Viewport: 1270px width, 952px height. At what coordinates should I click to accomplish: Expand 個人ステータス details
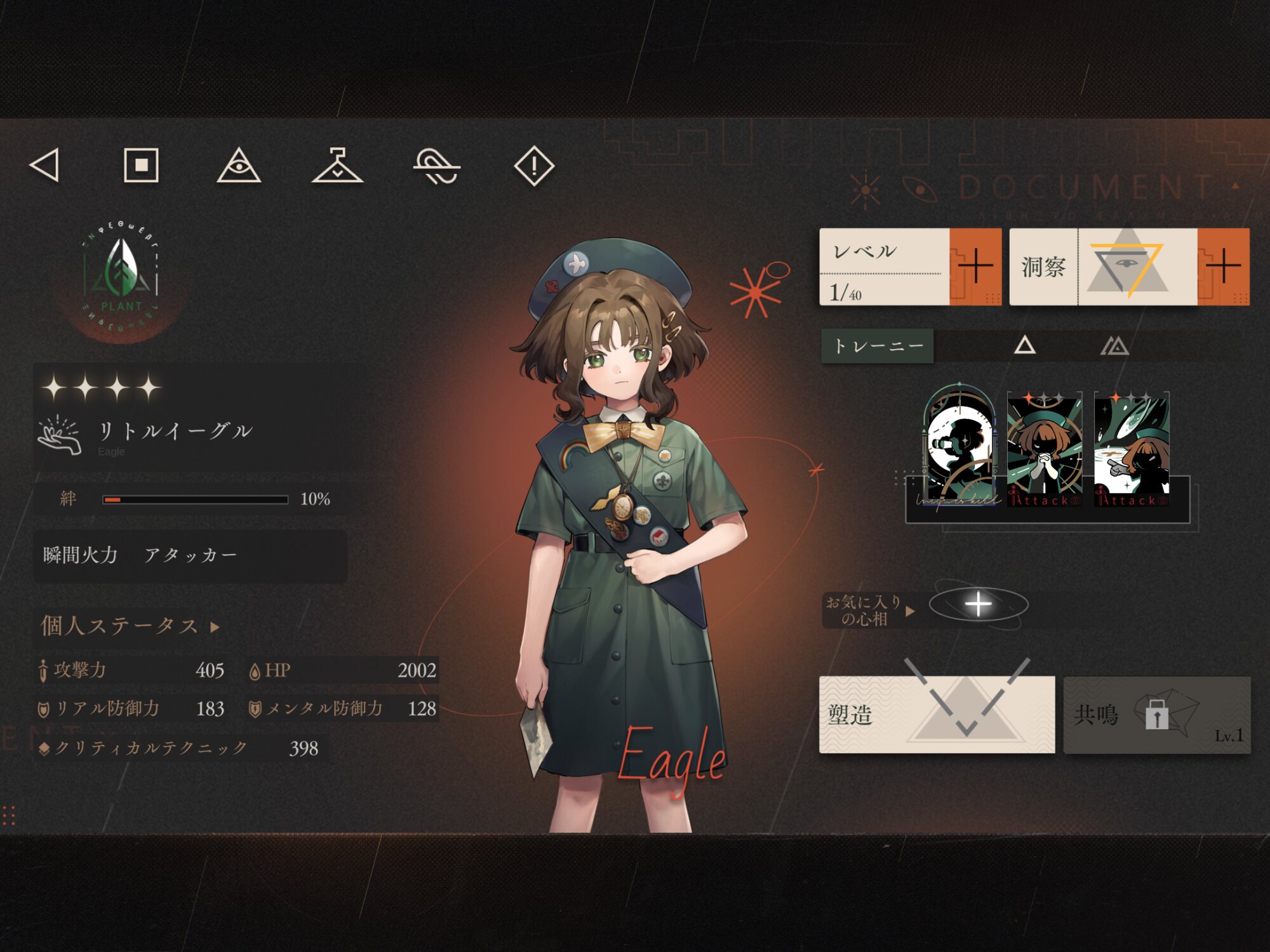pos(130,626)
